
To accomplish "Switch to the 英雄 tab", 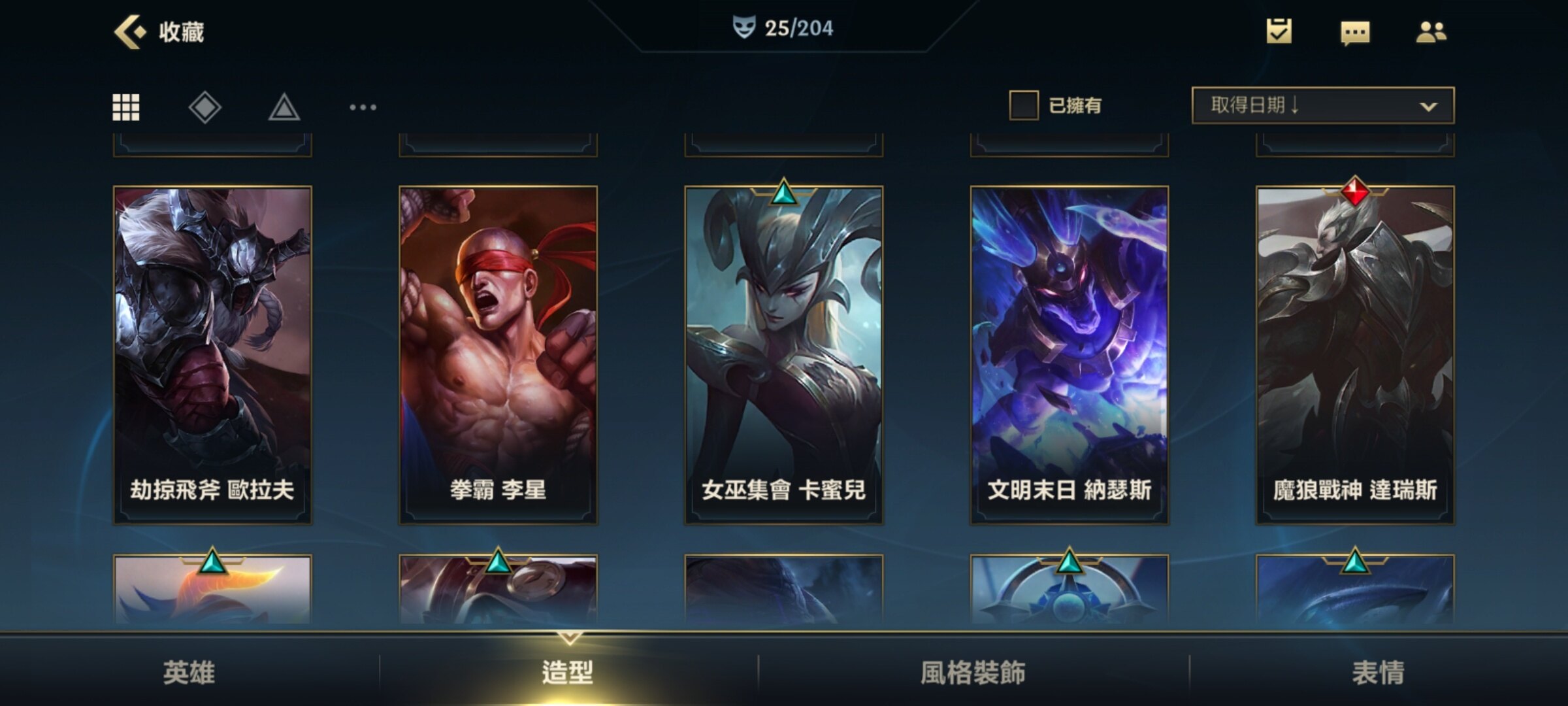I will coord(189,672).
